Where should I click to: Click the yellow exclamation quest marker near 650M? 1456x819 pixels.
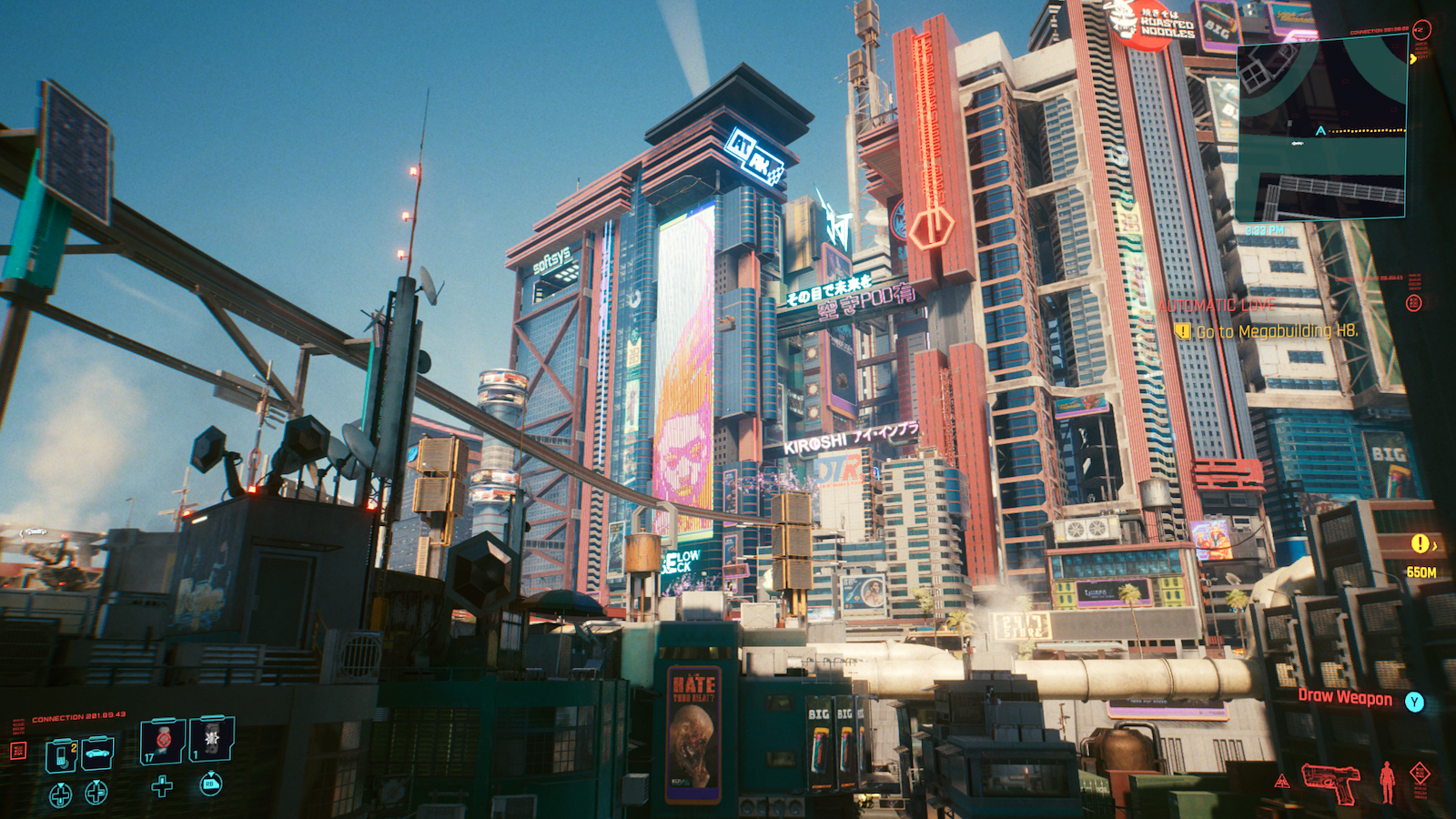coord(1421,542)
